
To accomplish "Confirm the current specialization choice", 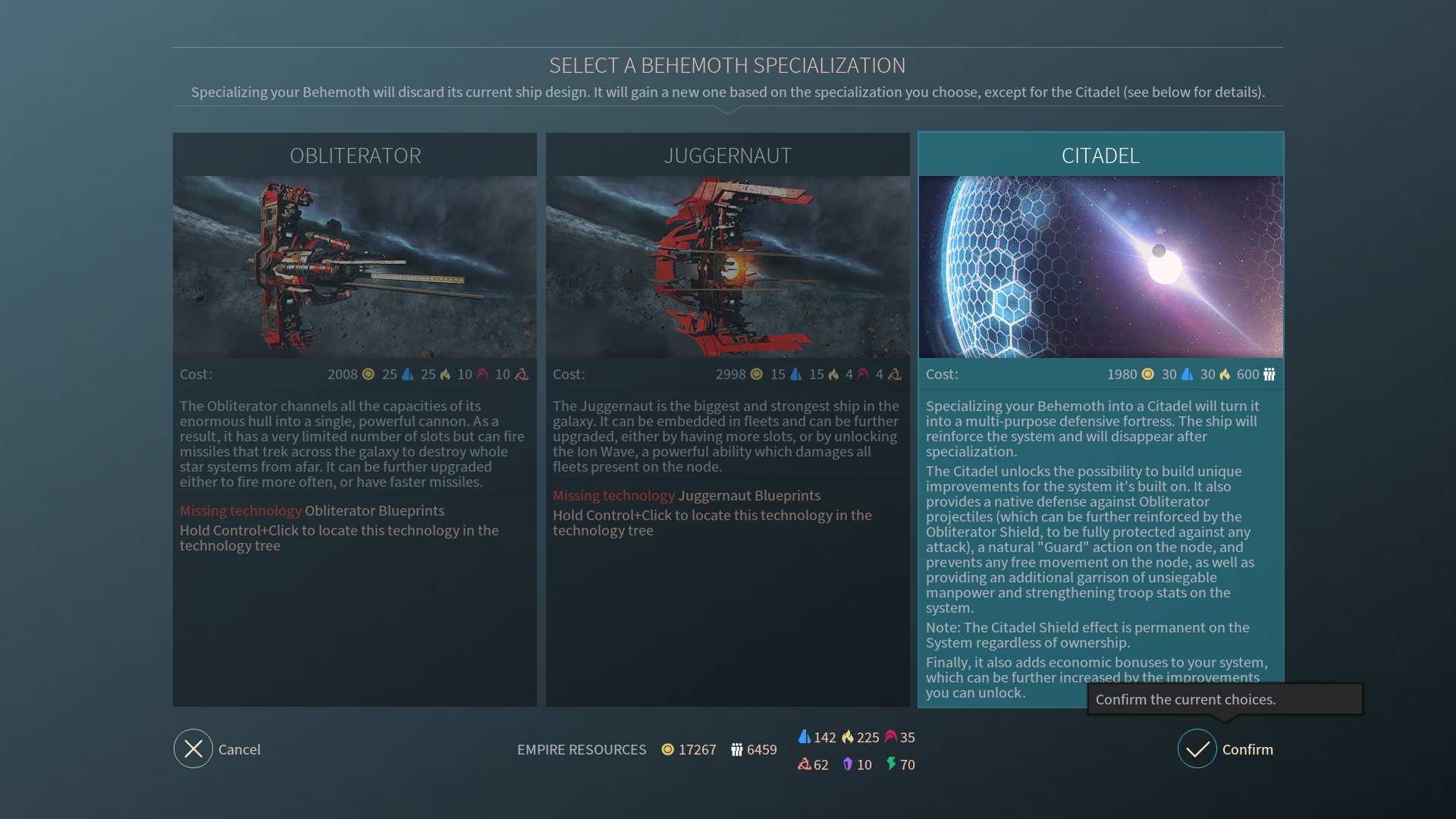I will point(1197,748).
